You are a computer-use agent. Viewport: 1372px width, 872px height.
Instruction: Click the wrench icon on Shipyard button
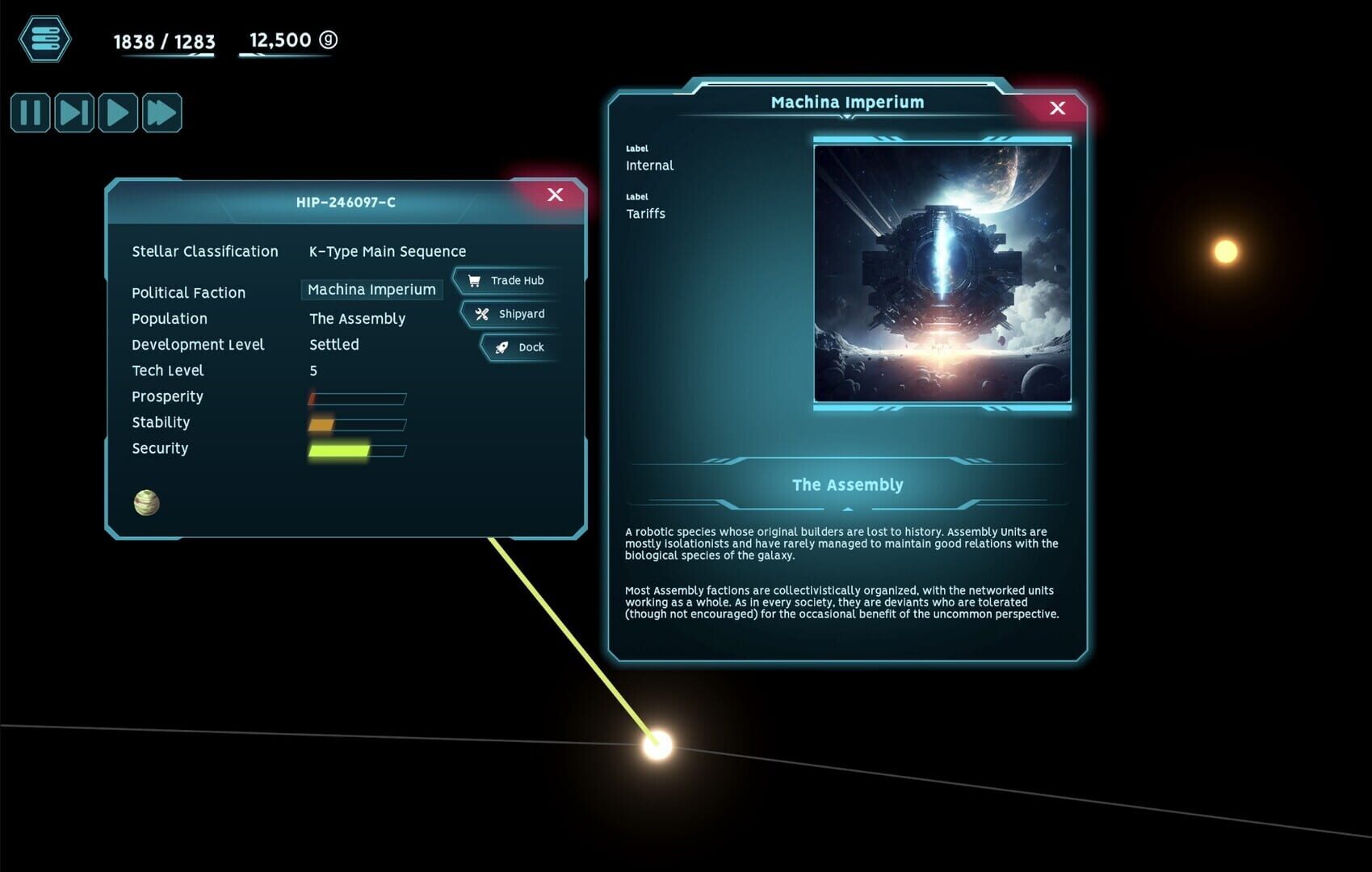[481, 314]
